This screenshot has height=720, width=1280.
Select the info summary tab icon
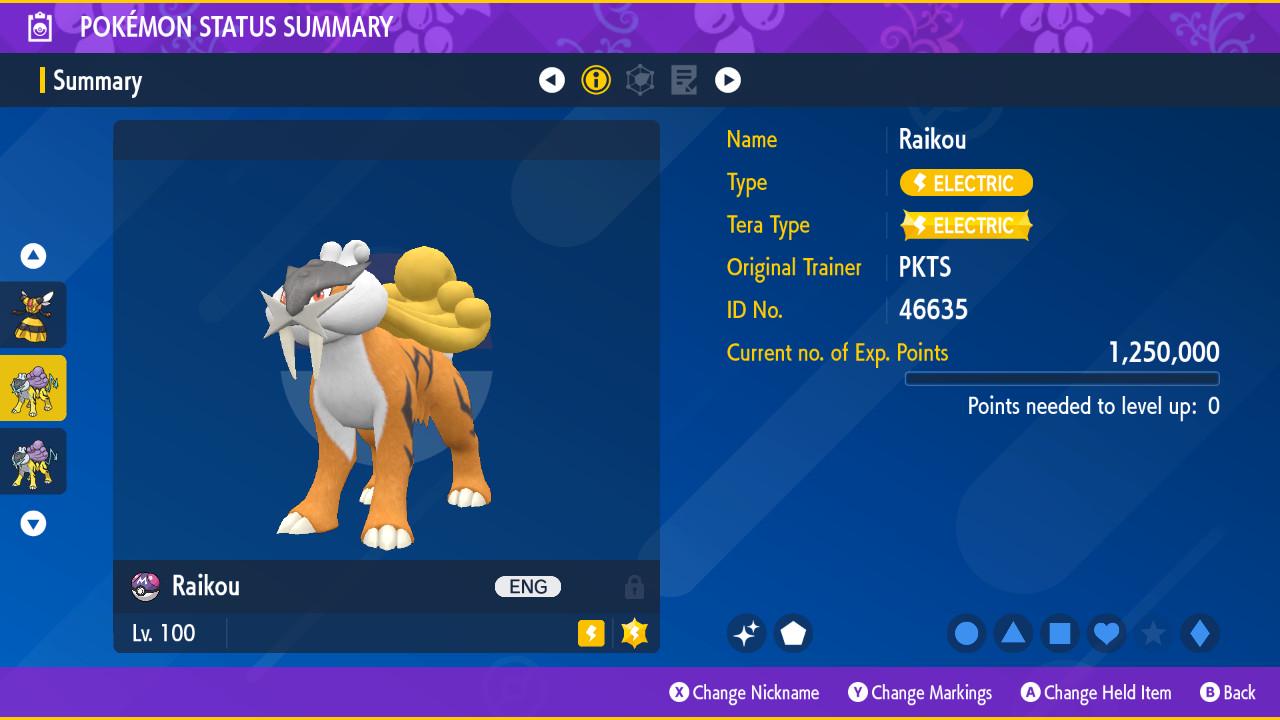[596, 80]
